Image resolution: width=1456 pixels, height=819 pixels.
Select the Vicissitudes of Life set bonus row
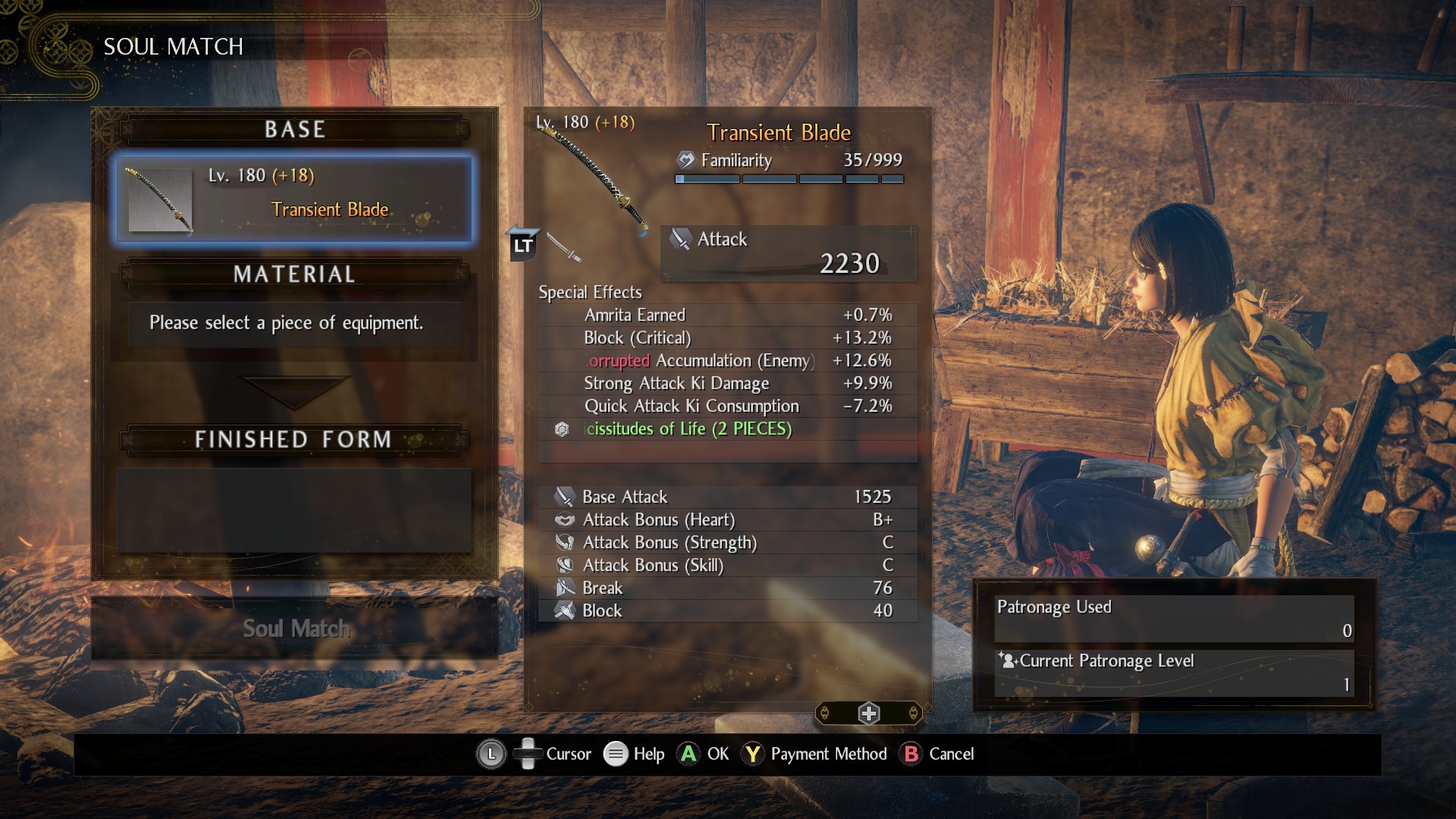(x=726, y=429)
